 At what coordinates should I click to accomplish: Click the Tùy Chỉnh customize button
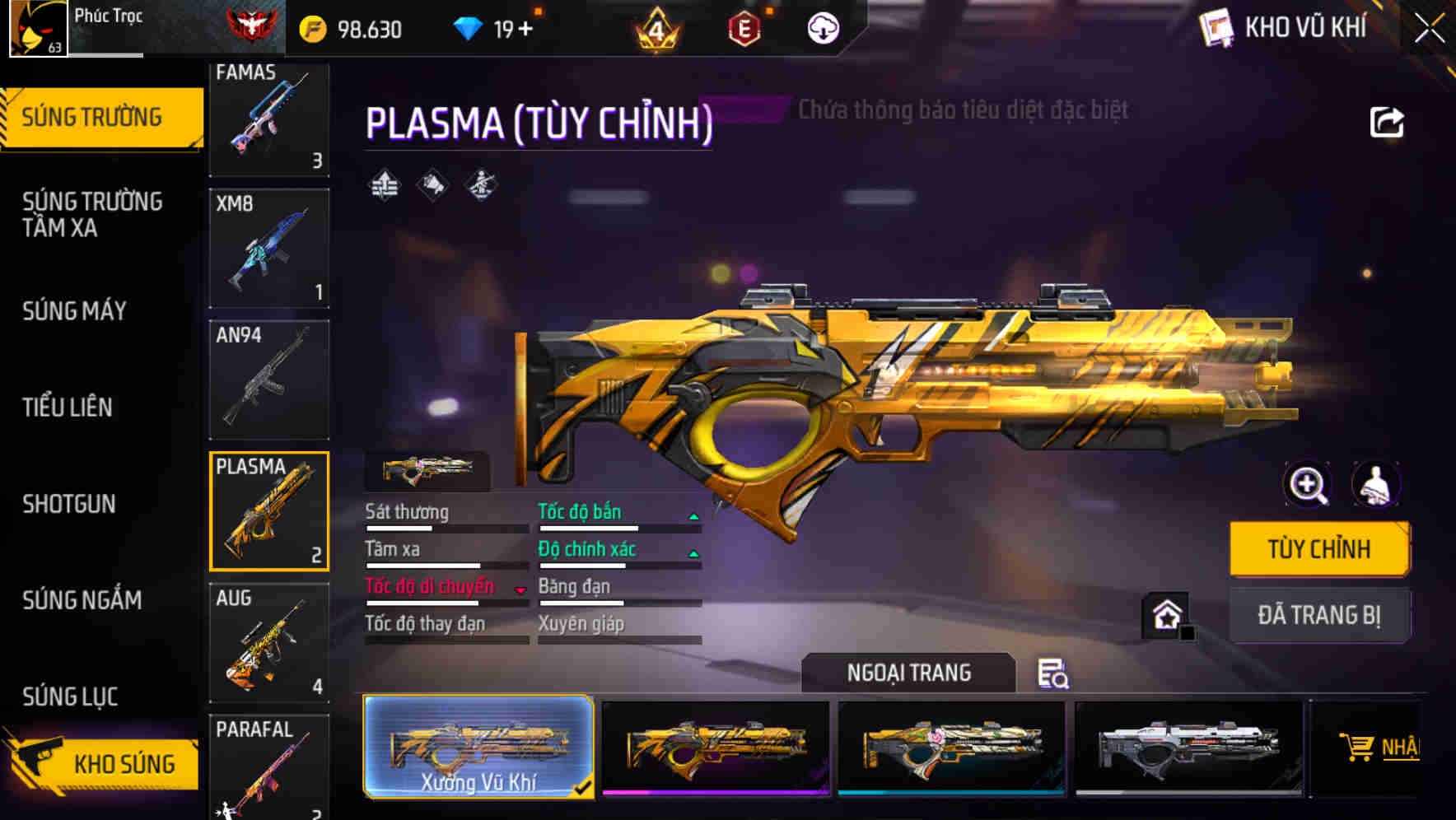coord(1318,548)
